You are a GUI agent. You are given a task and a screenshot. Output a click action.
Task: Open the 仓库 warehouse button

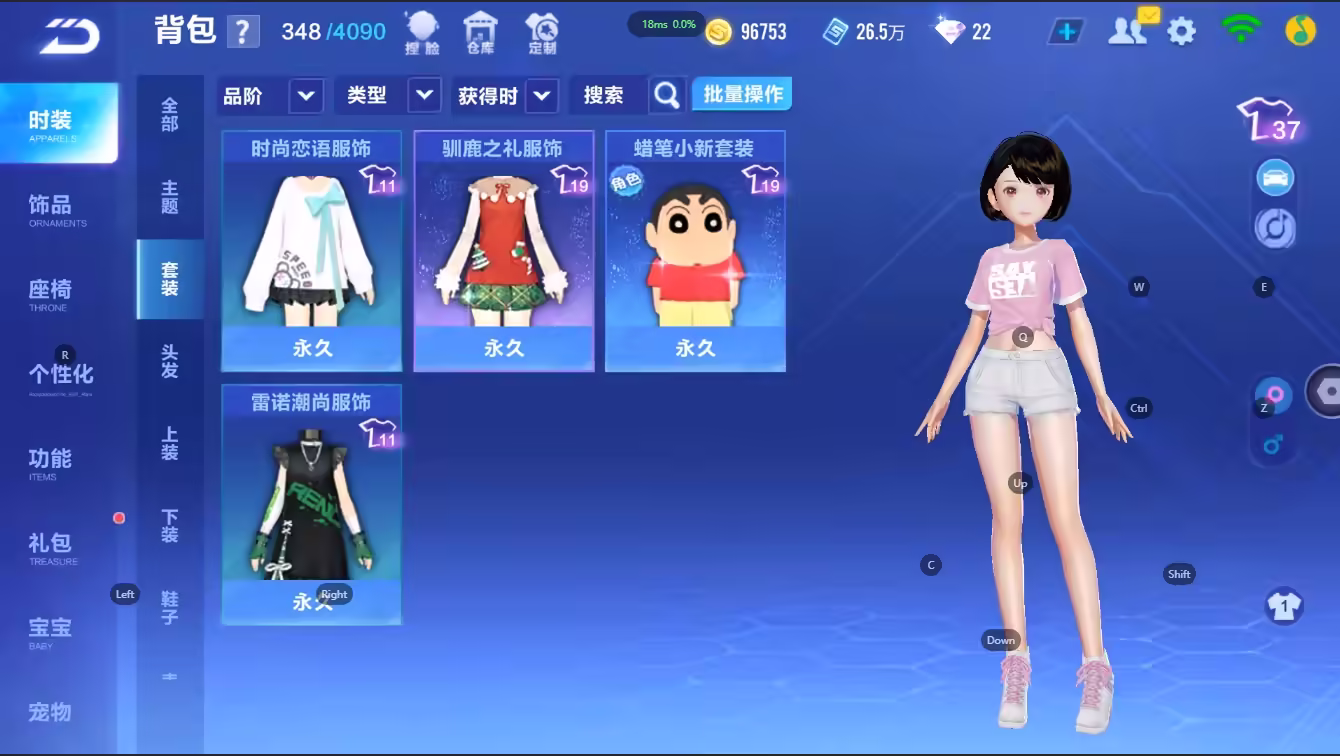coord(481,33)
